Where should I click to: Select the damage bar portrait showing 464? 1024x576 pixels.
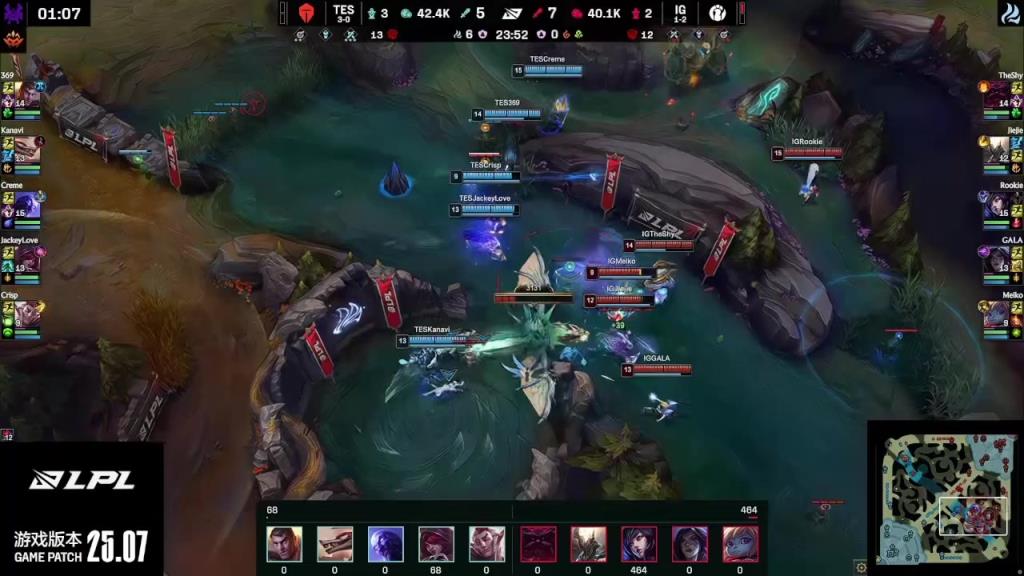click(x=639, y=544)
